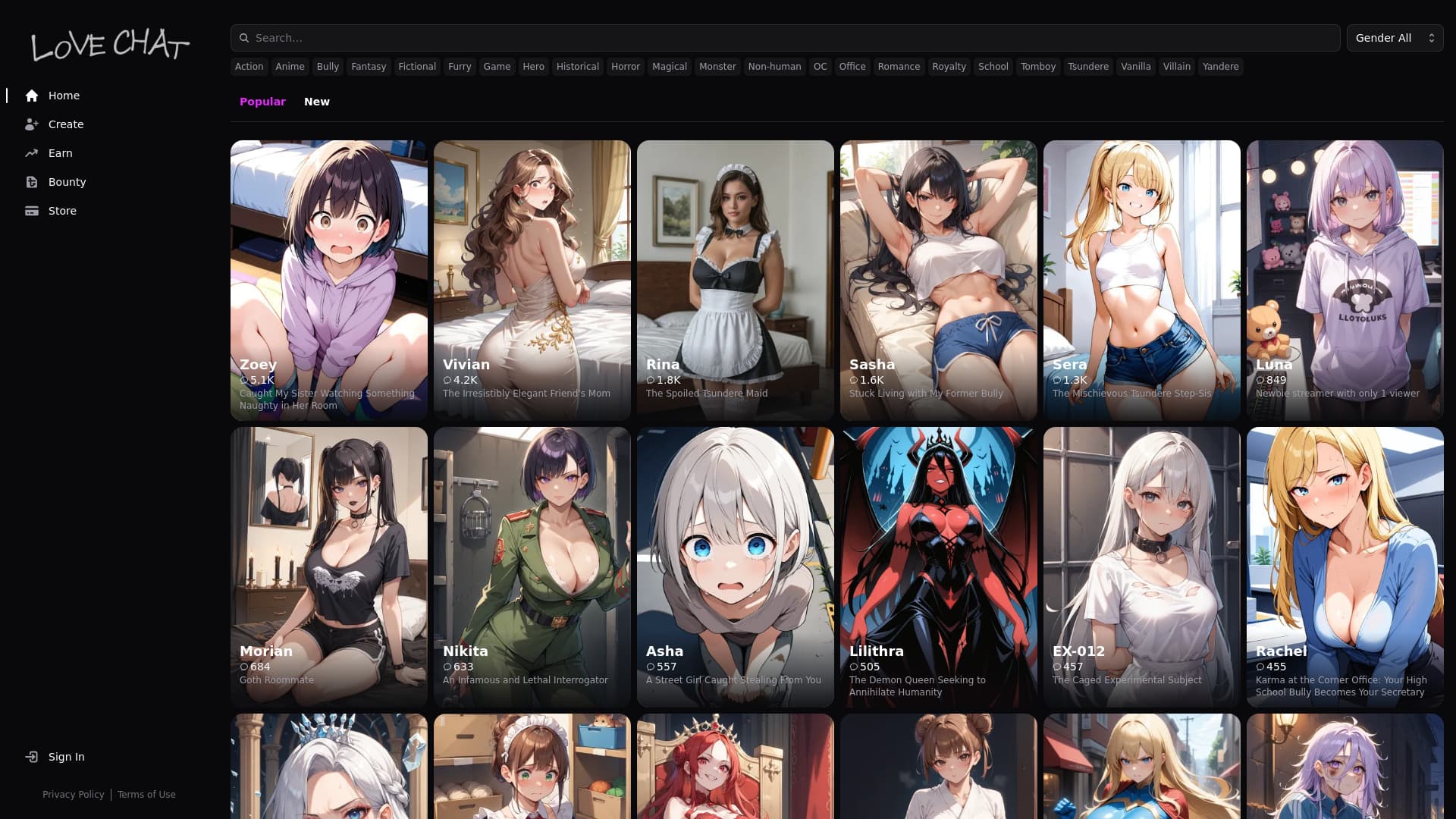Switch to the New tab
The width and height of the screenshot is (1456, 819).
(x=317, y=102)
